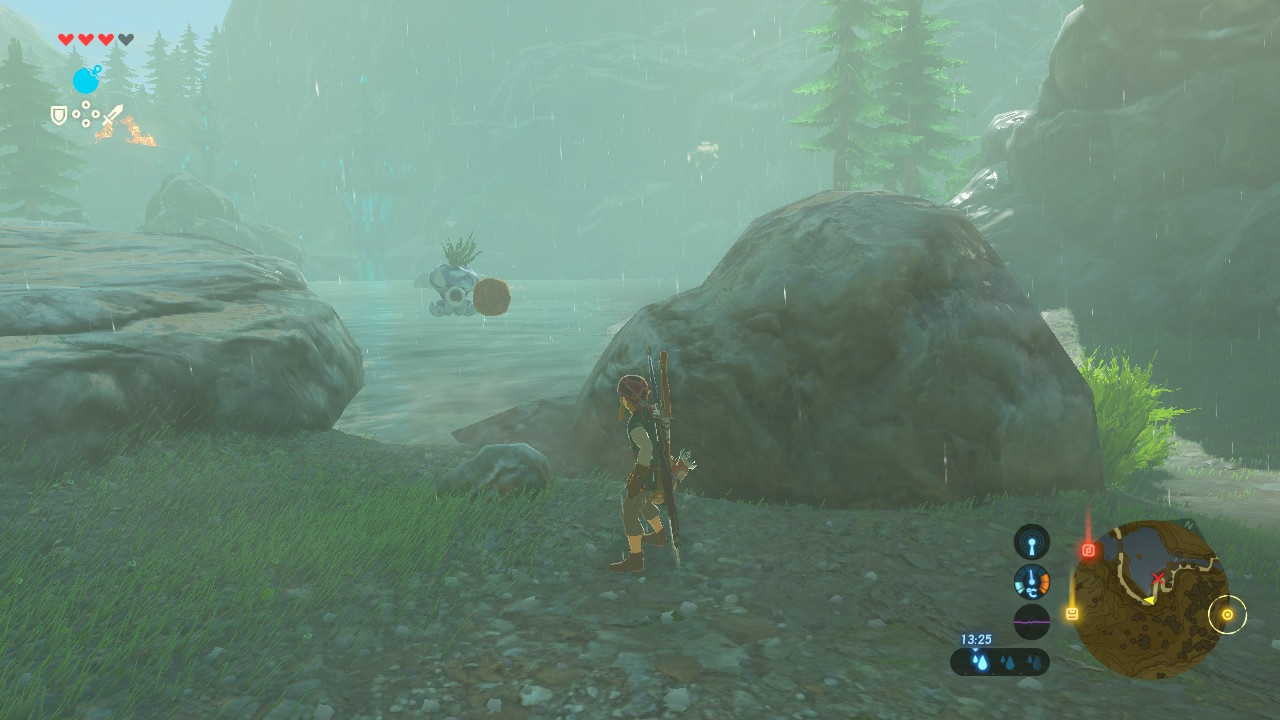The height and width of the screenshot is (720, 1280).
Task: Click the yellow circled objective marker
Action: (x=1227, y=614)
